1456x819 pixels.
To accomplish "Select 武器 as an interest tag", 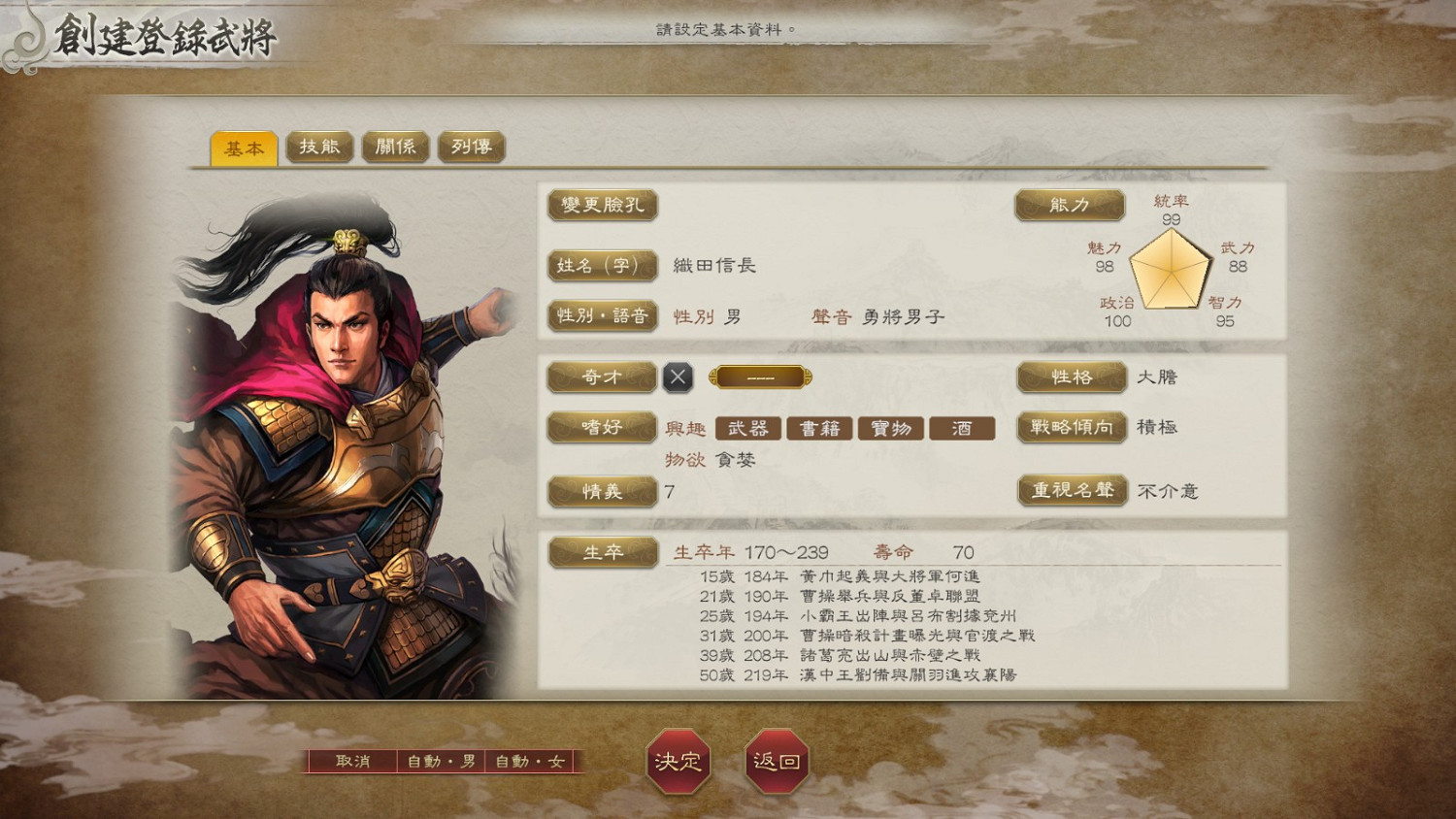I will (x=748, y=428).
